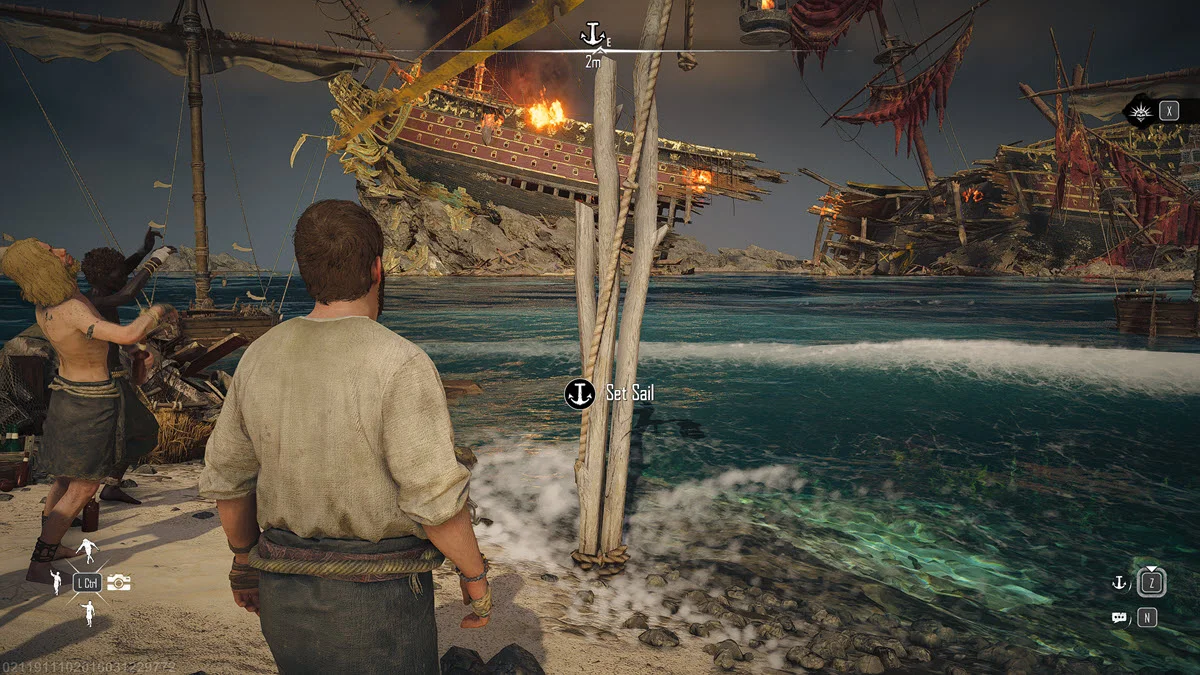Select the bottom pointing emote figure

click(88, 613)
